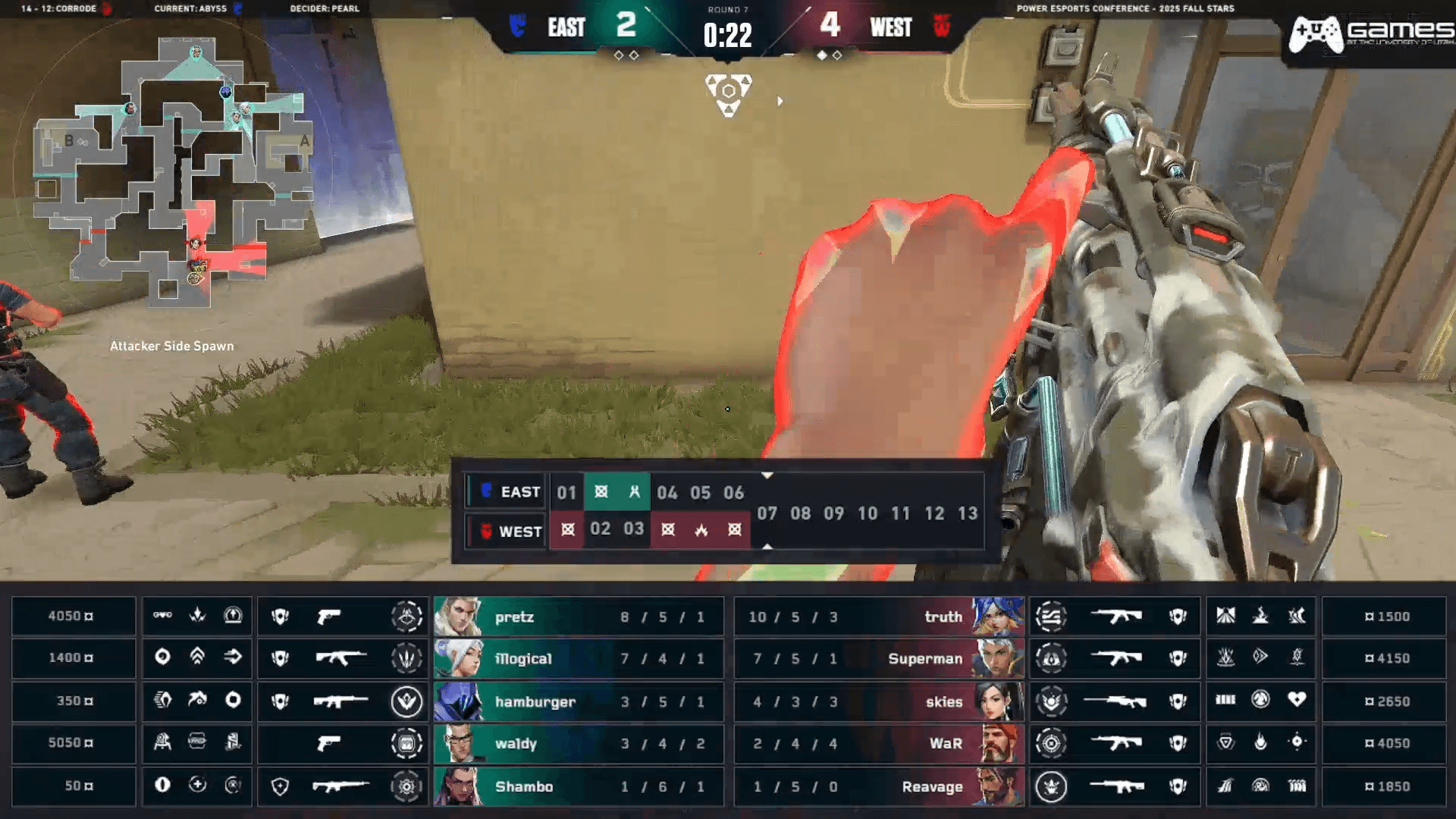Click the minimap overview
The height and width of the screenshot is (819, 1456).
[173, 171]
